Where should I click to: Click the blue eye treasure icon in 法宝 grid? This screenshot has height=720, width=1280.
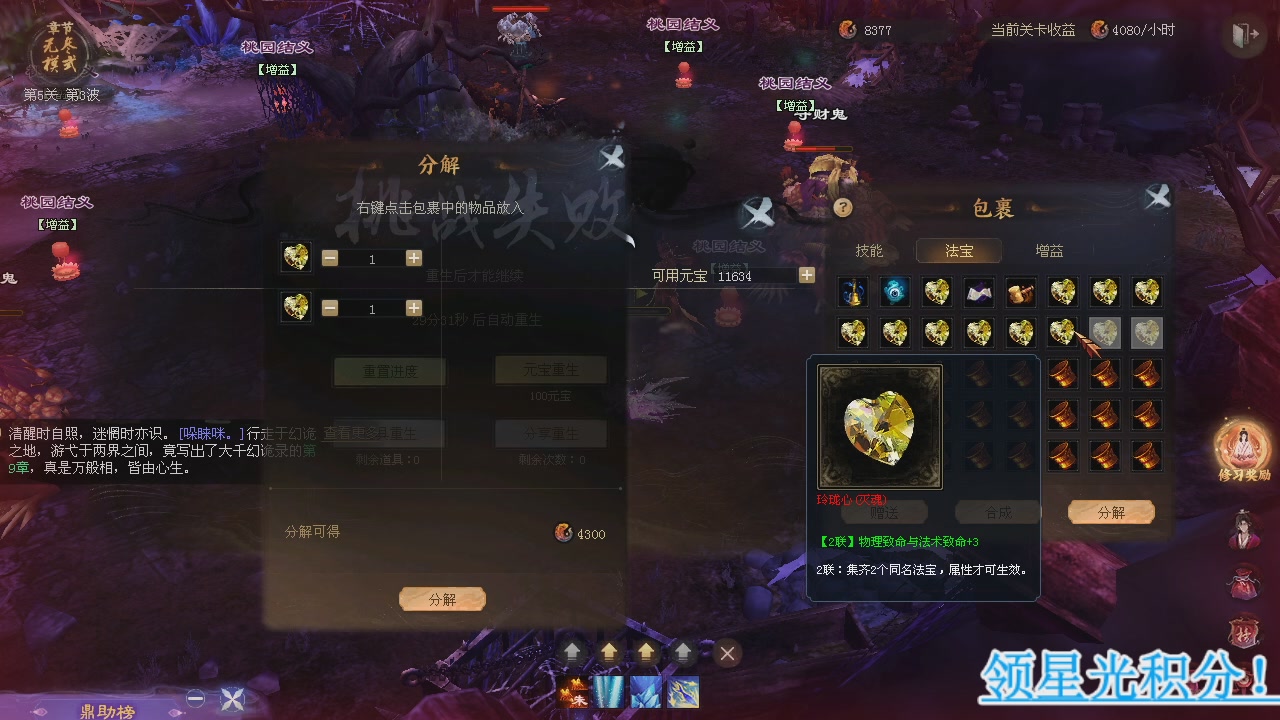point(894,291)
